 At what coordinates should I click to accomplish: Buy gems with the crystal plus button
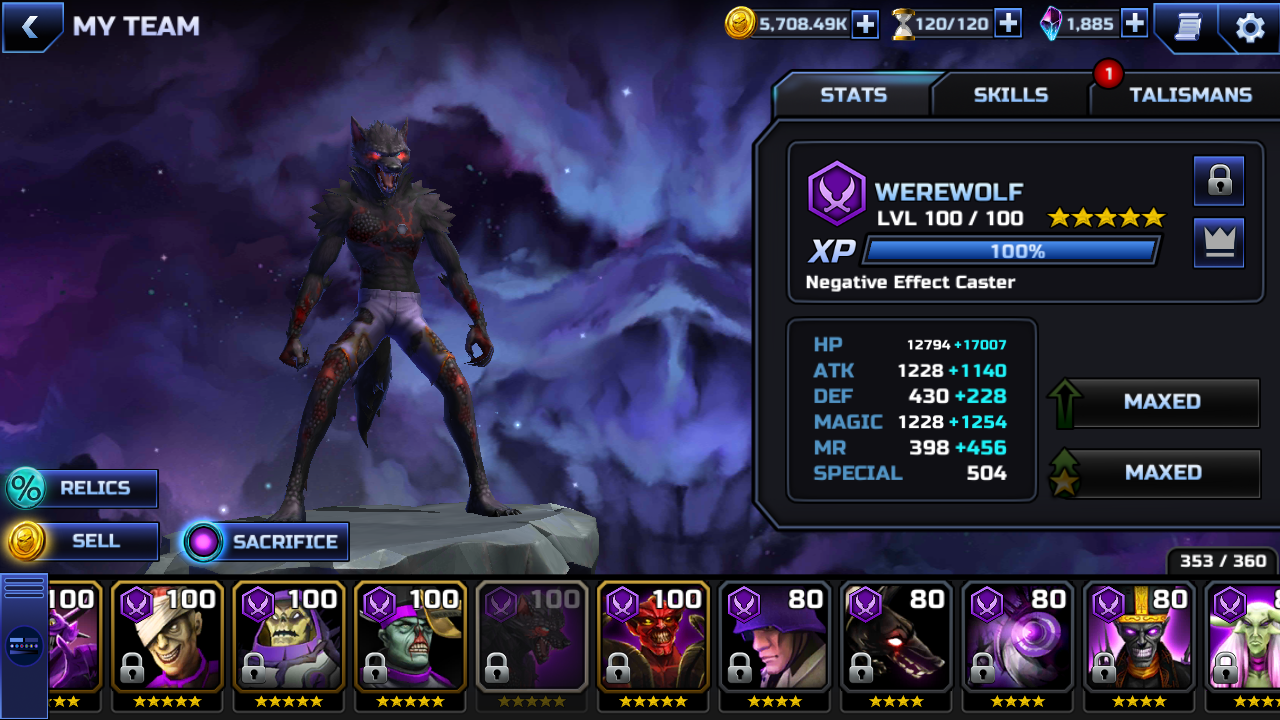point(1134,24)
